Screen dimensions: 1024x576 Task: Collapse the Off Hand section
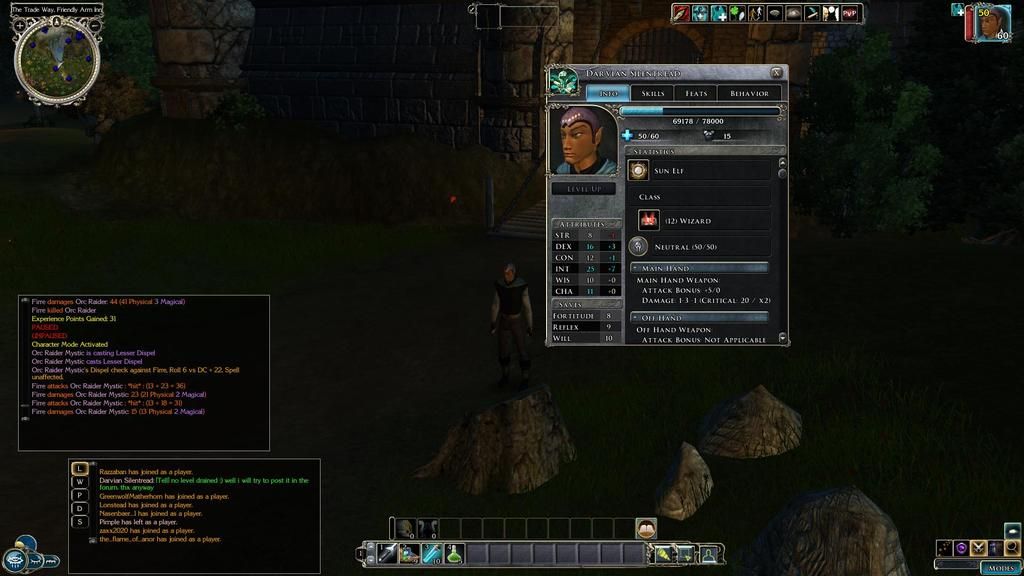(636, 317)
